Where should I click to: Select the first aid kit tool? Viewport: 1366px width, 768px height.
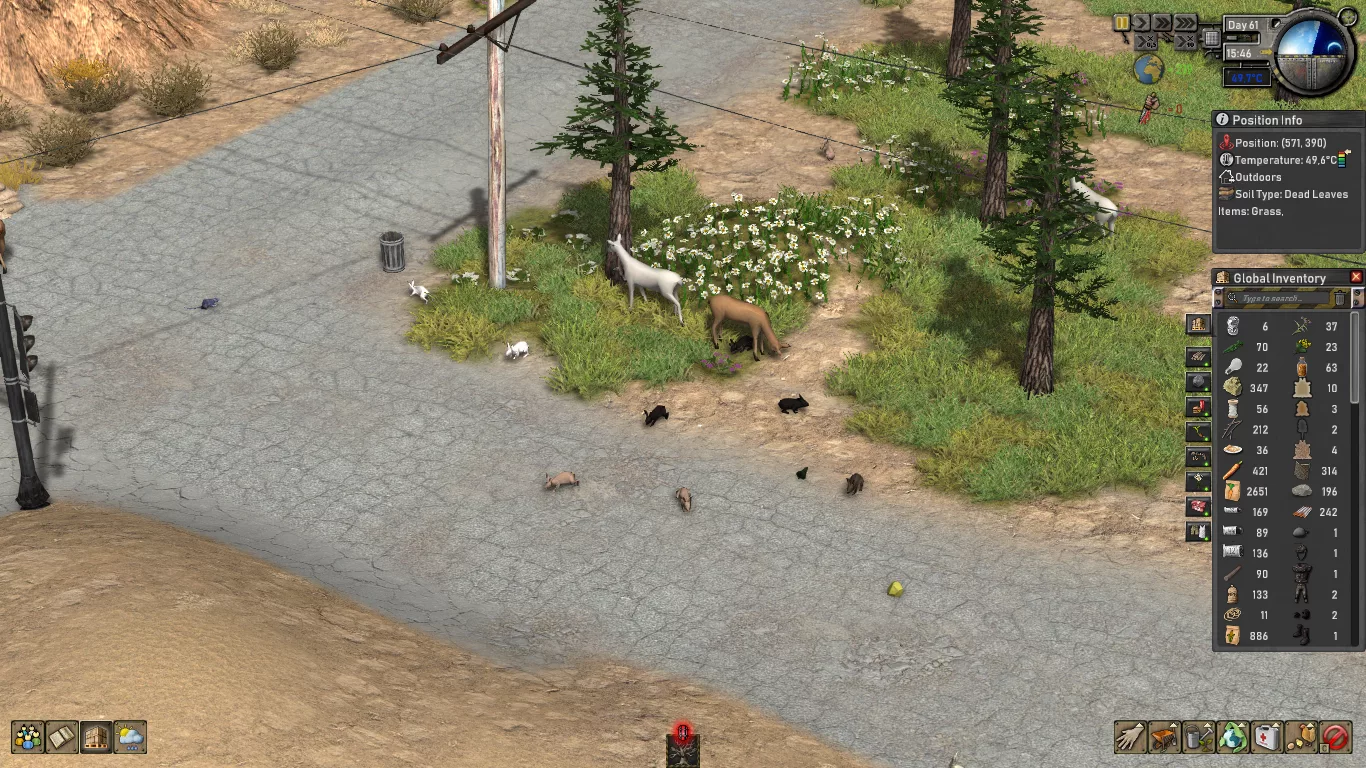(1267, 737)
